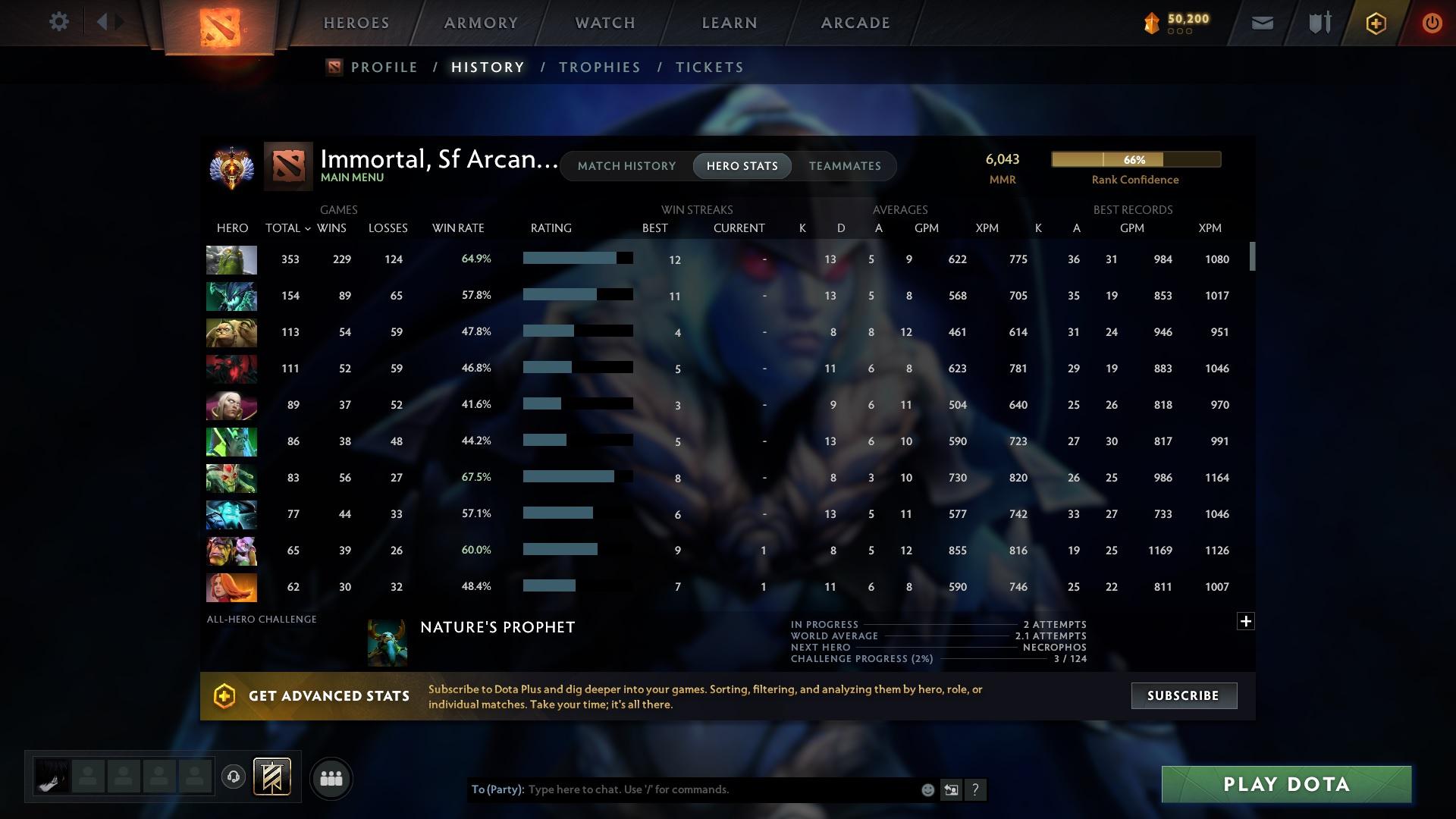The height and width of the screenshot is (819, 1456).
Task: Click the Rank Confidence progress bar
Action: 1134,159
